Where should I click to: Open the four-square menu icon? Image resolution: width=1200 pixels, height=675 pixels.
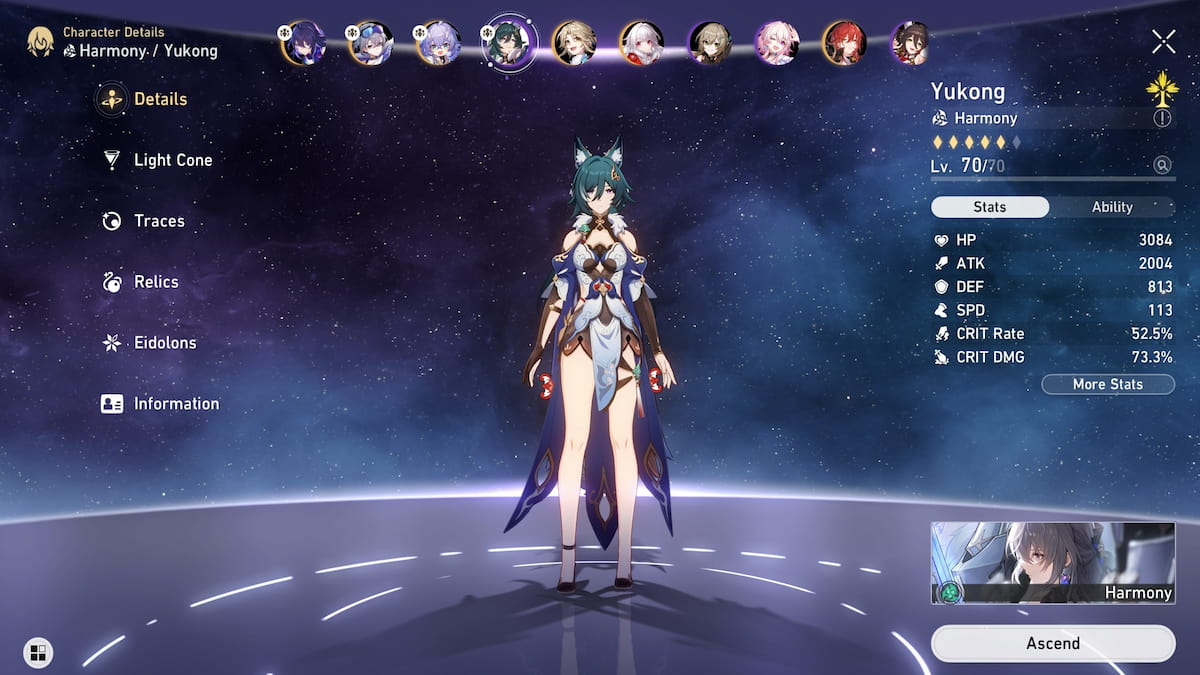pyautogui.click(x=37, y=653)
